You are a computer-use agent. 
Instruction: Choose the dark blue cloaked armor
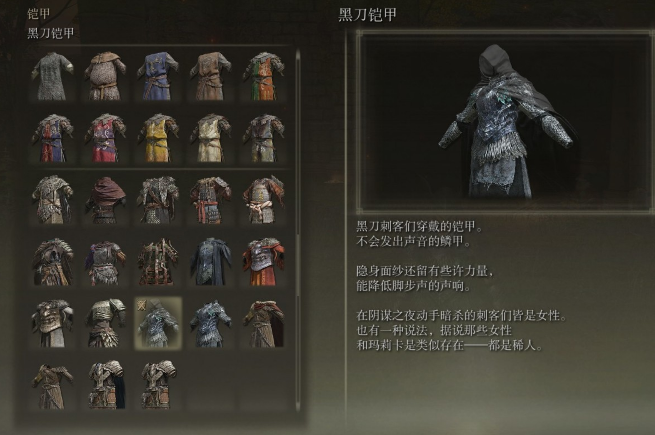[209, 260]
